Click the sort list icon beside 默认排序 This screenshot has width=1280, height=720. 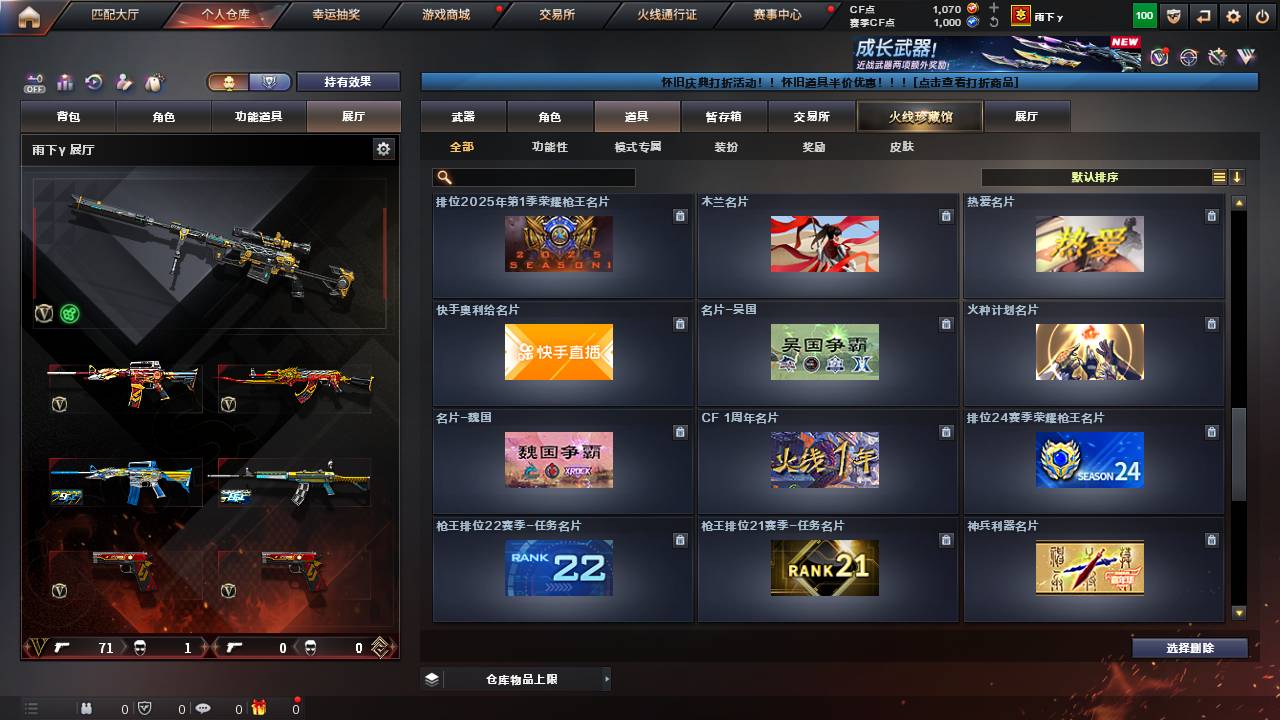click(x=1220, y=176)
